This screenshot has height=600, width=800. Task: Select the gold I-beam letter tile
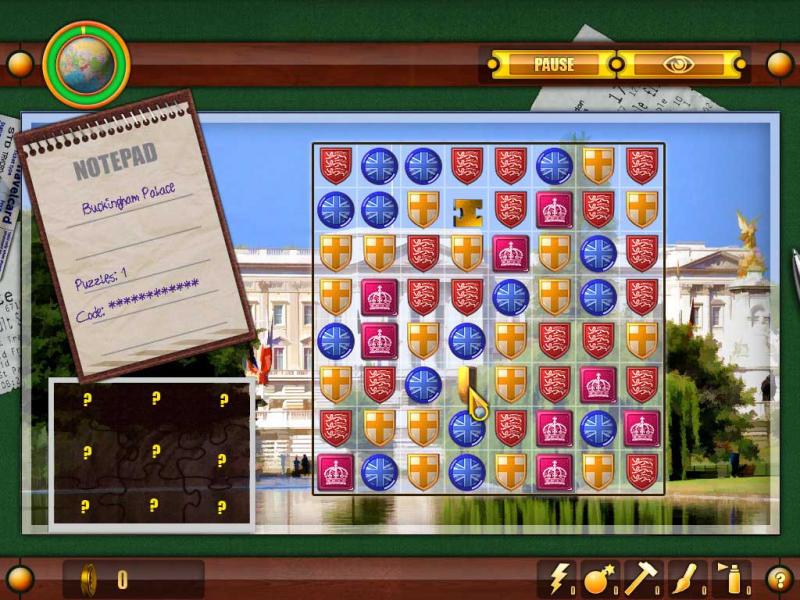pyautogui.click(x=466, y=210)
